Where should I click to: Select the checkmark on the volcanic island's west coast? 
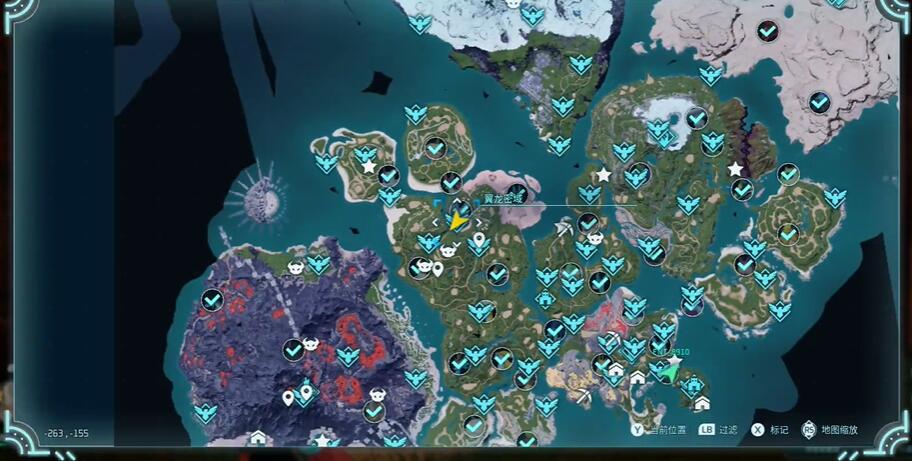212,299
